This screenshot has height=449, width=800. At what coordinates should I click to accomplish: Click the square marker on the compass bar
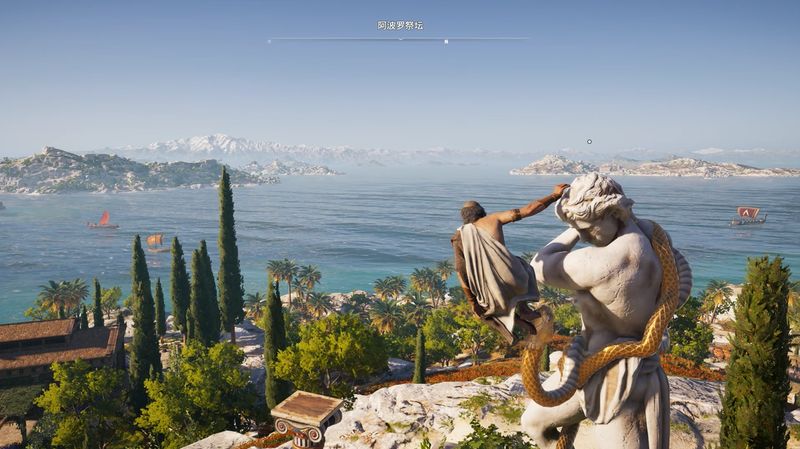(446, 41)
